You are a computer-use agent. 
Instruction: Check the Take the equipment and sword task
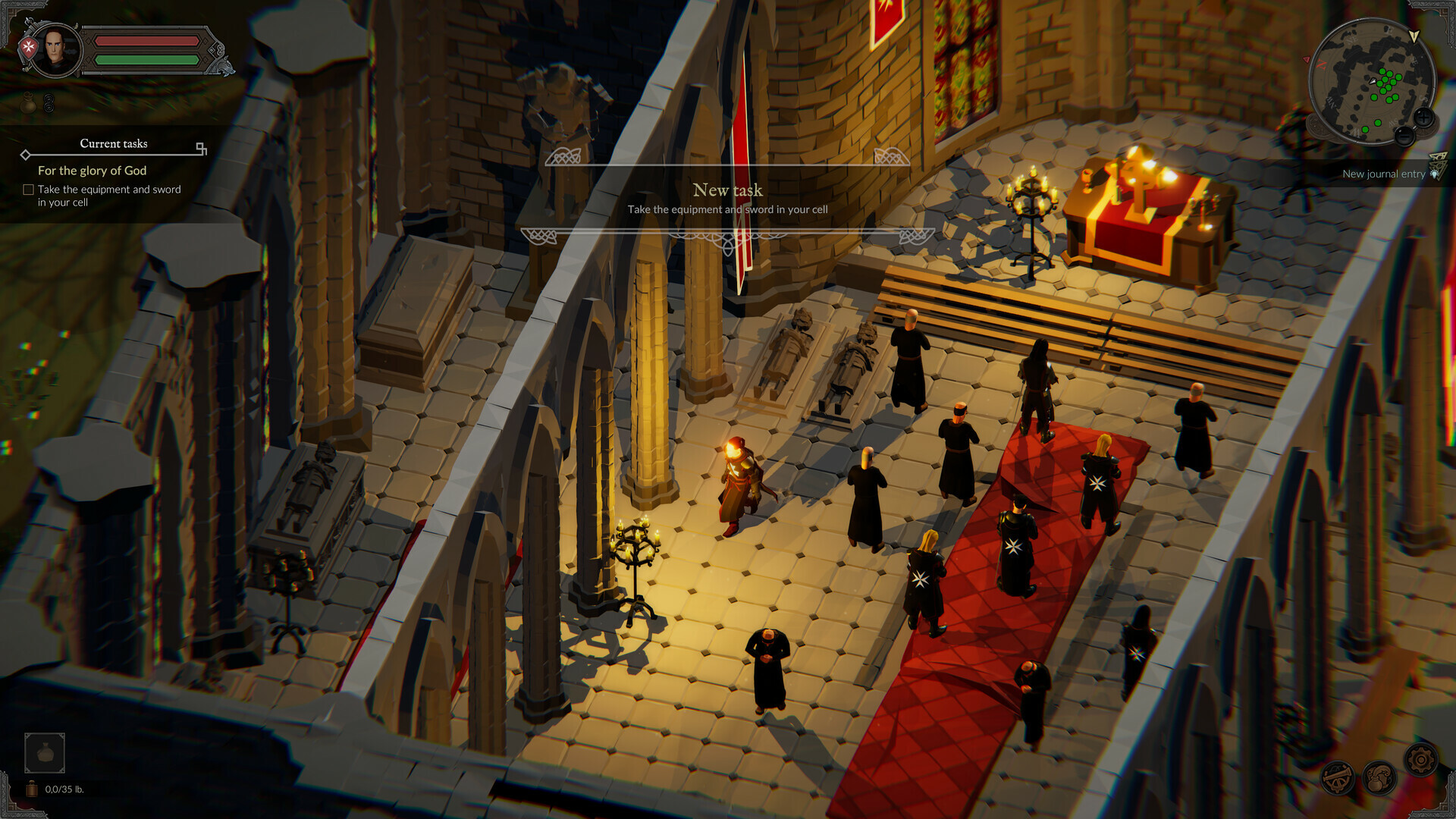coord(28,190)
